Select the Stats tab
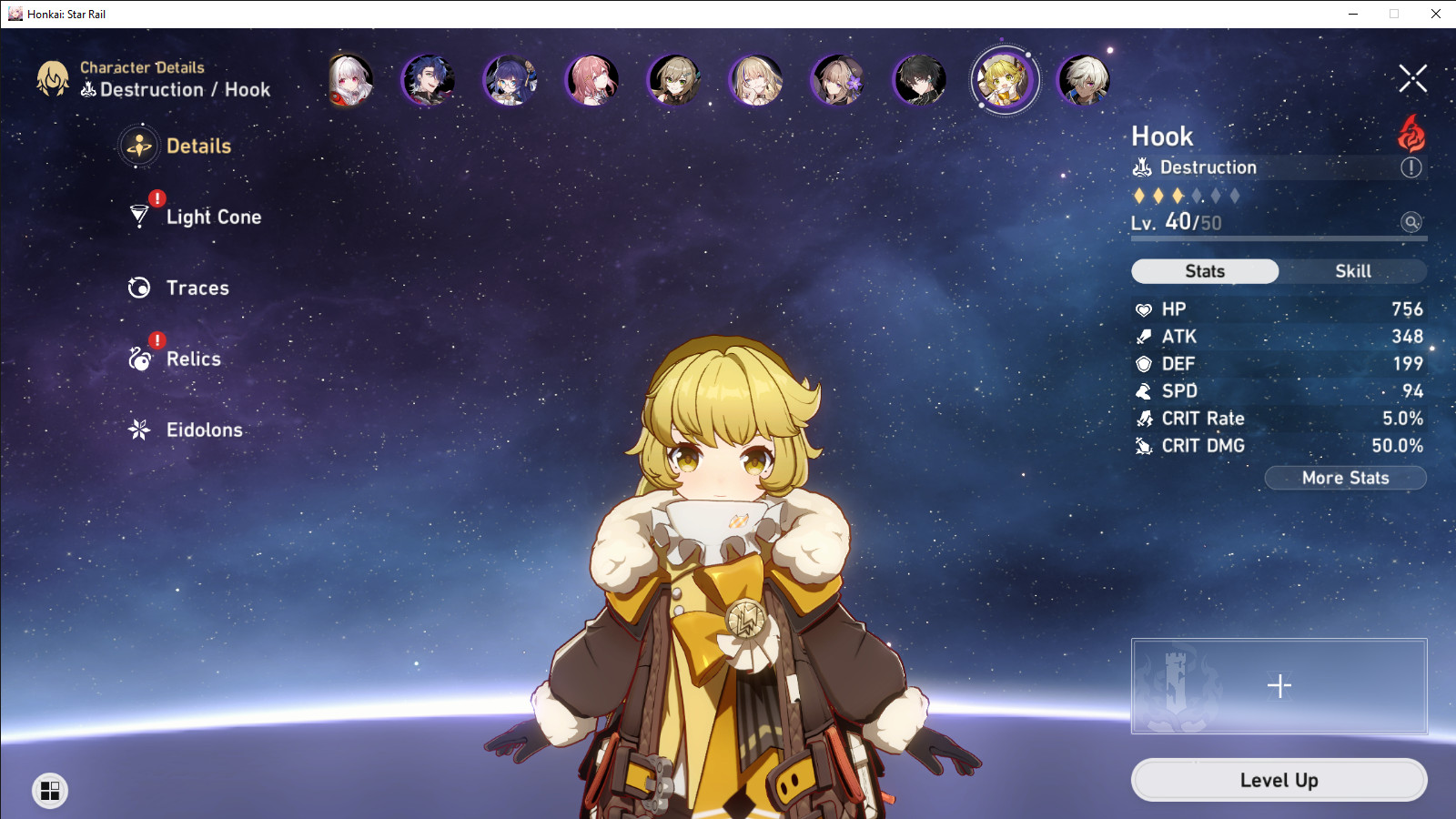The width and height of the screenshot is (1456, 819). [1205, 270]
